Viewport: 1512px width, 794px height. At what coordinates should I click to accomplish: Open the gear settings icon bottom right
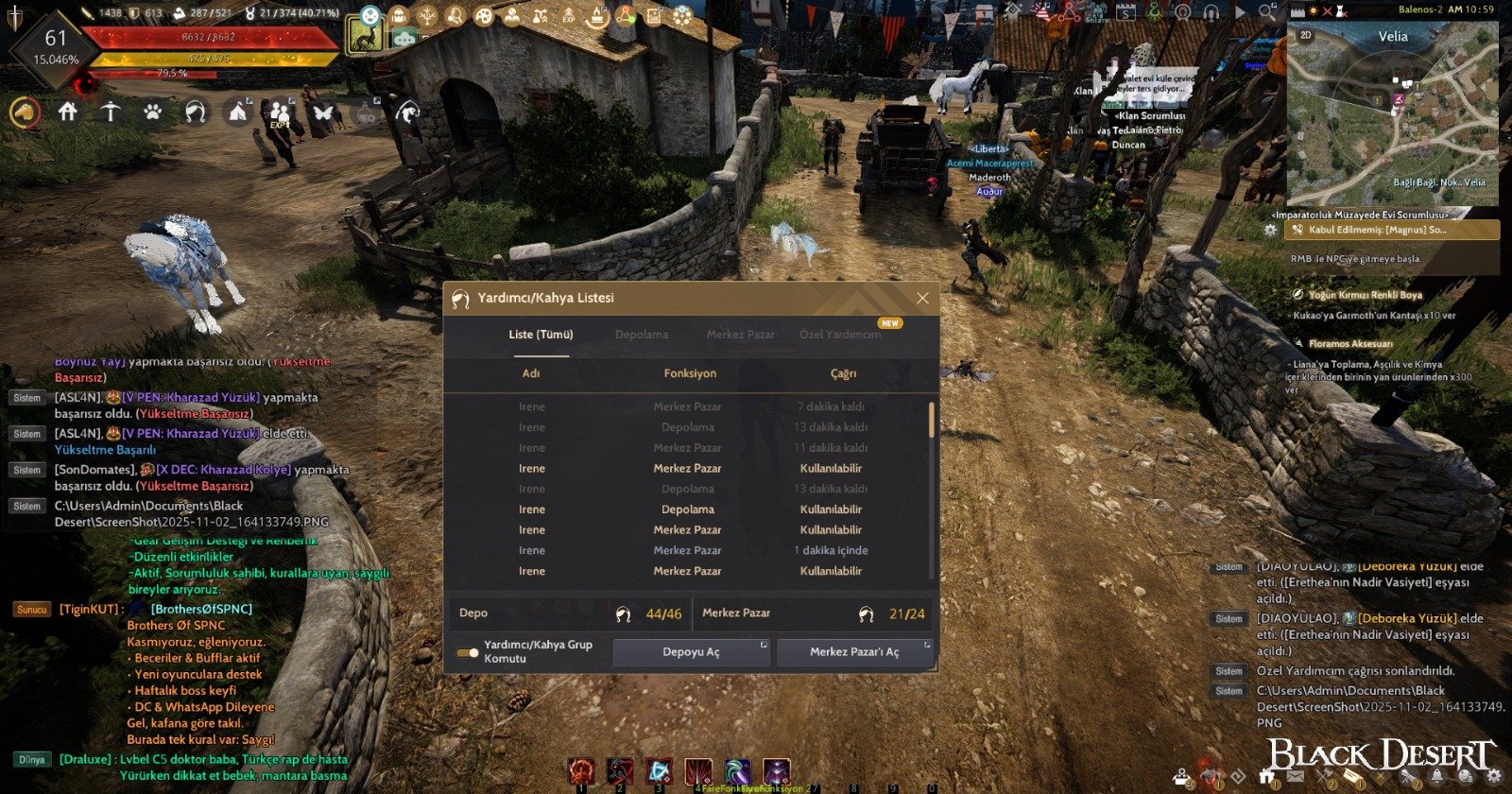point(1494,777)
